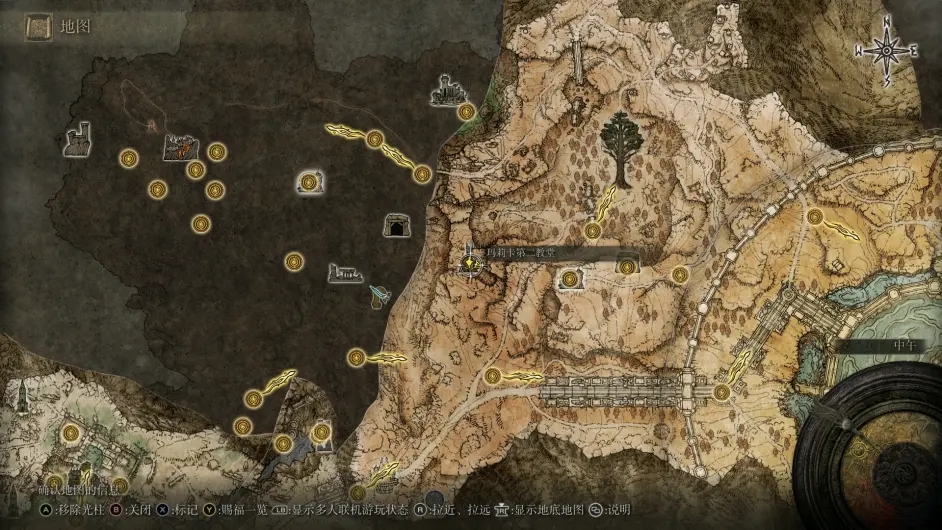The width and height of the screenshot is (942, 530).
Task: Select the cave entrance map icon
Action: (x=398, y=226)
